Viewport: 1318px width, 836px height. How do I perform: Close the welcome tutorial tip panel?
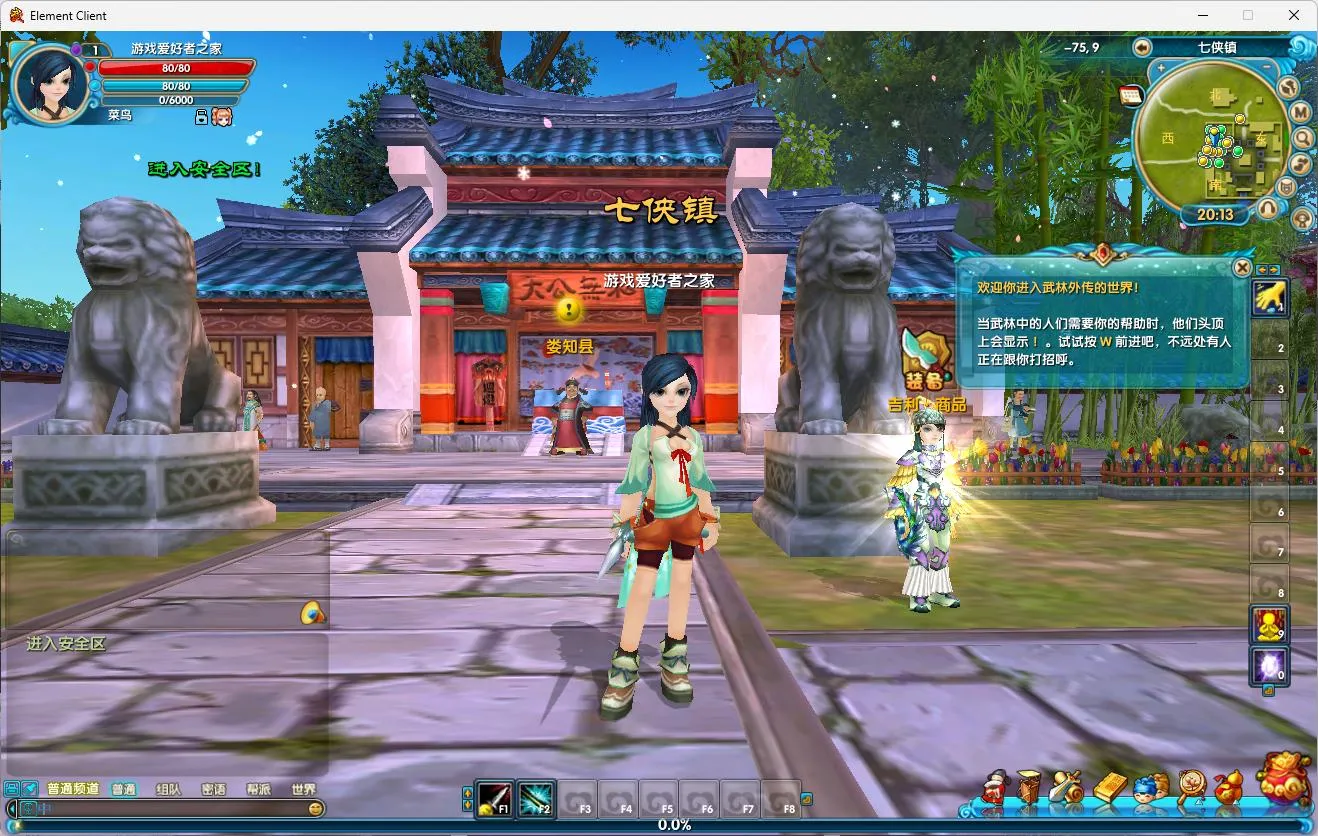(x=1241, y=267)
